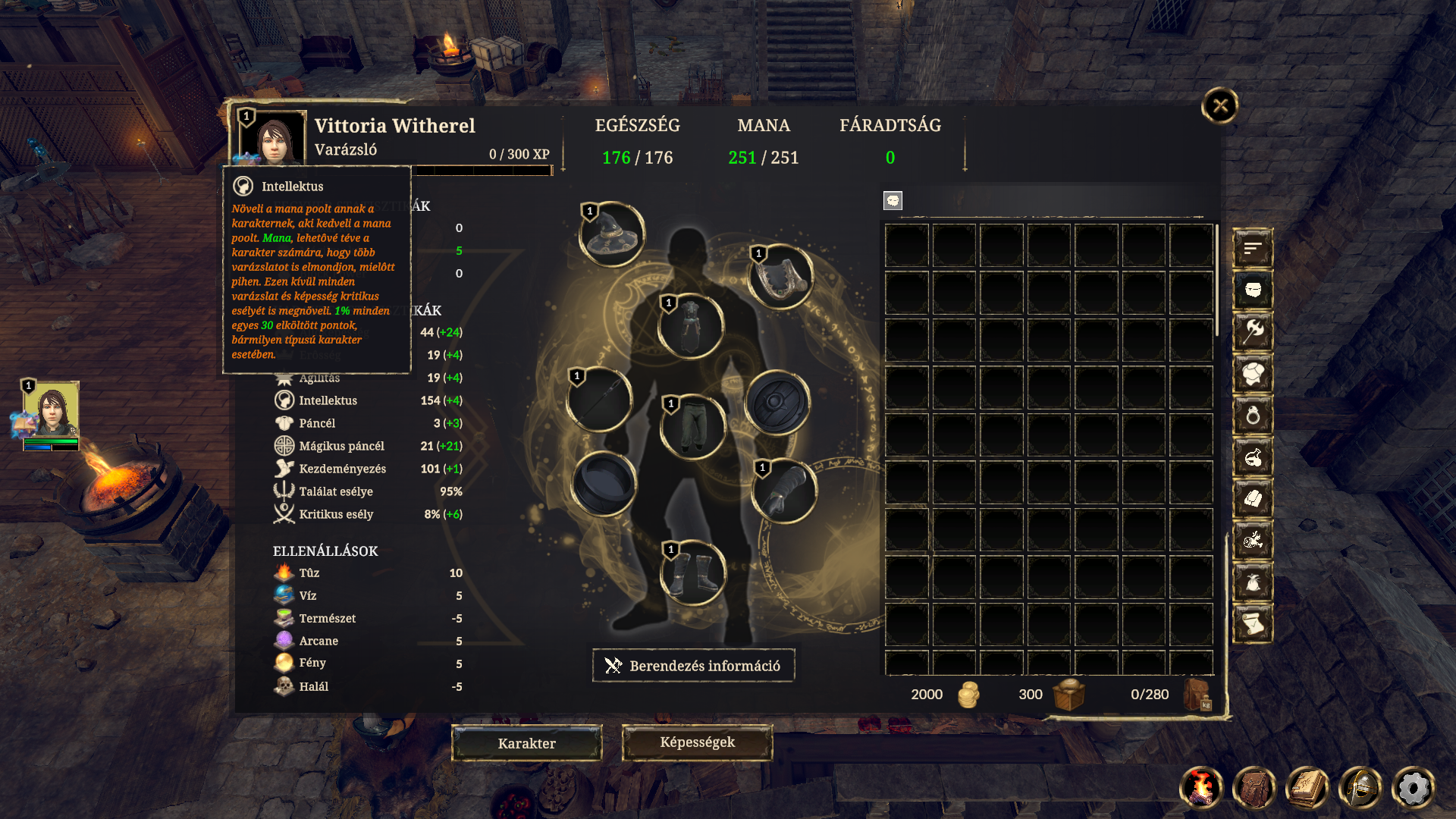This screenshot has height=819, width=1456.
Task: Open the settings gear icon
Action: click(1413, 788)
